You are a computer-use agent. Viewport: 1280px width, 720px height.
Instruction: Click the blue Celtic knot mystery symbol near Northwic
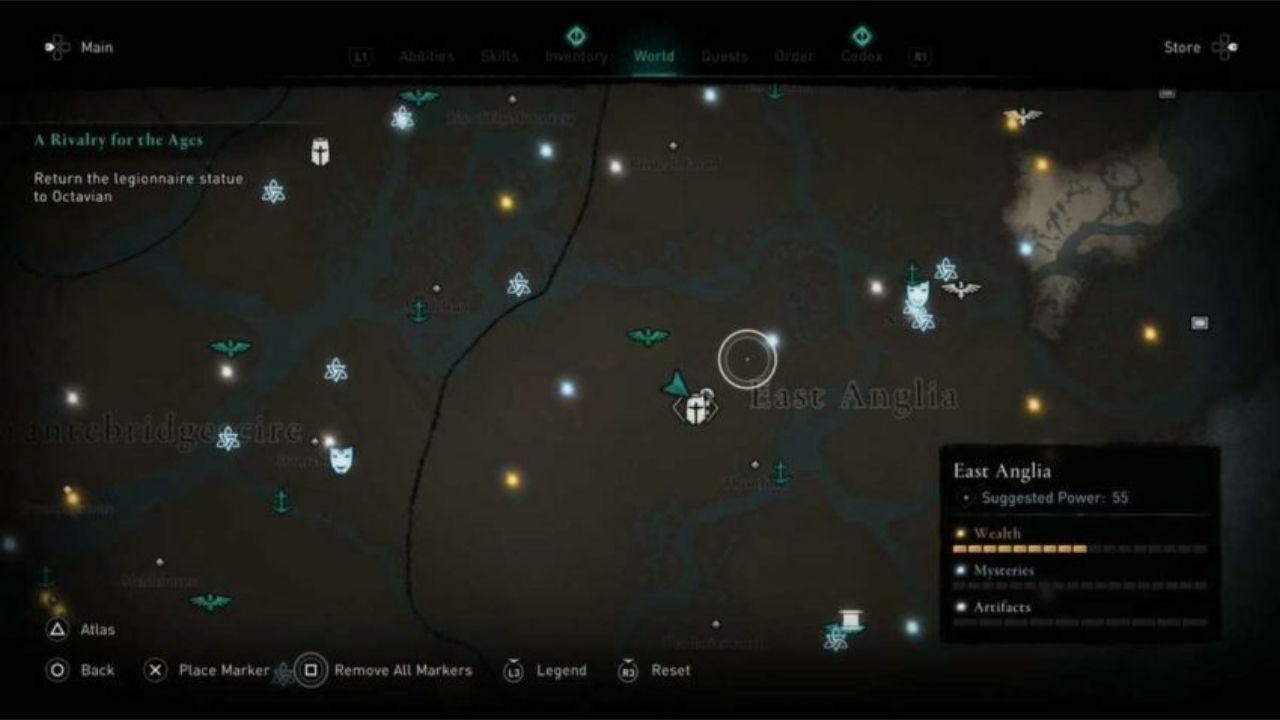[948, 268]
